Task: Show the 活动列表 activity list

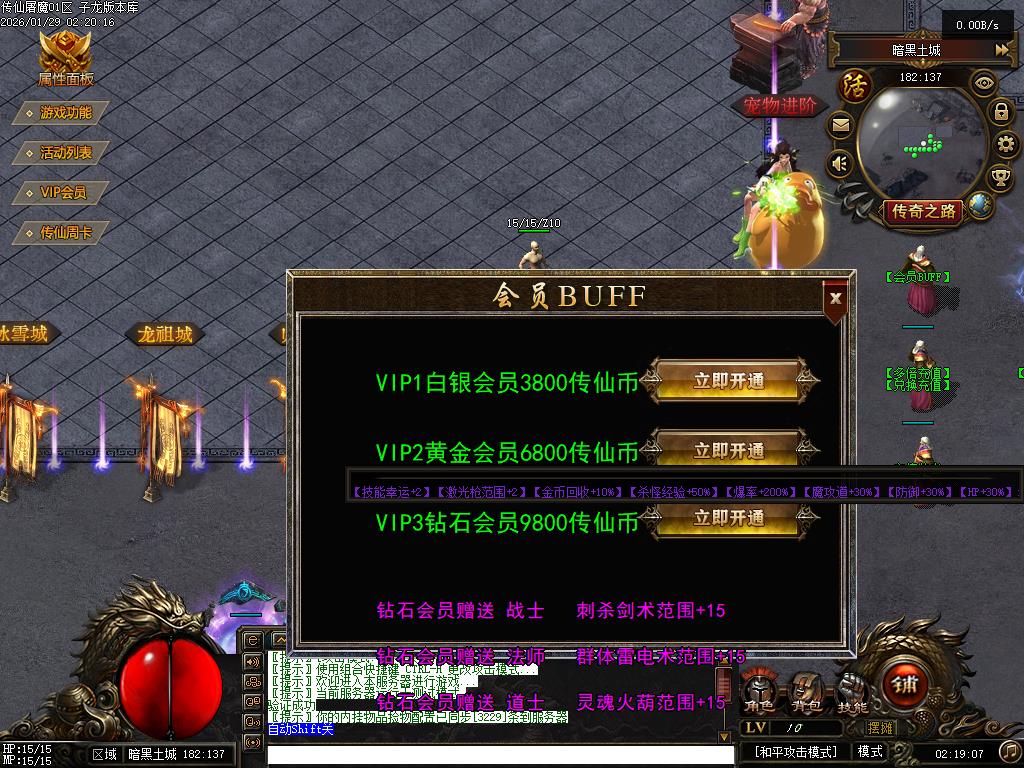Action: [x=63, y=153]
